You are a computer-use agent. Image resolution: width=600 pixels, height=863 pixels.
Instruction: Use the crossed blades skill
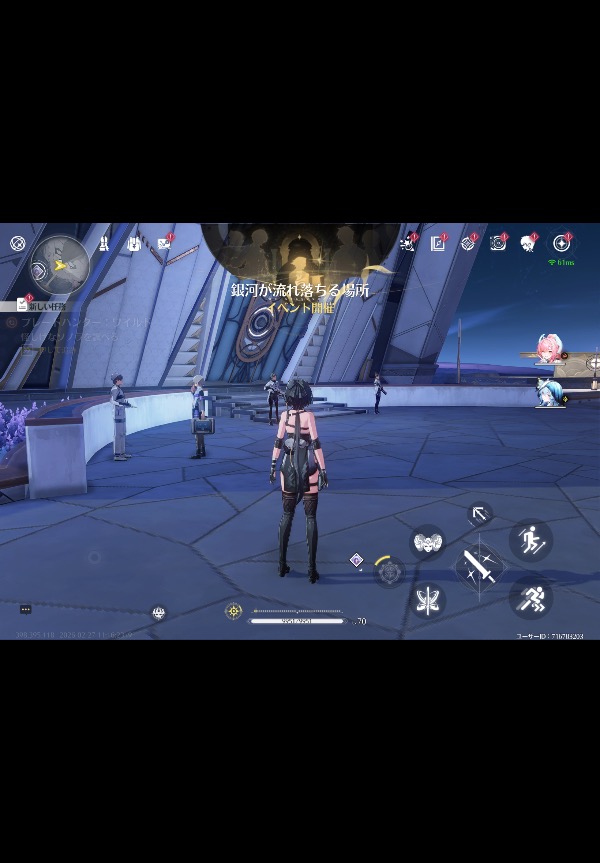click(429, 600)
